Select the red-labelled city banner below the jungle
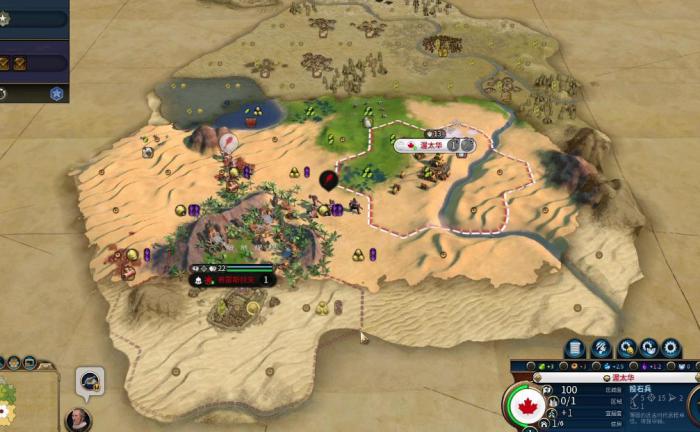 pyautogui.click(x=232, y=280)
